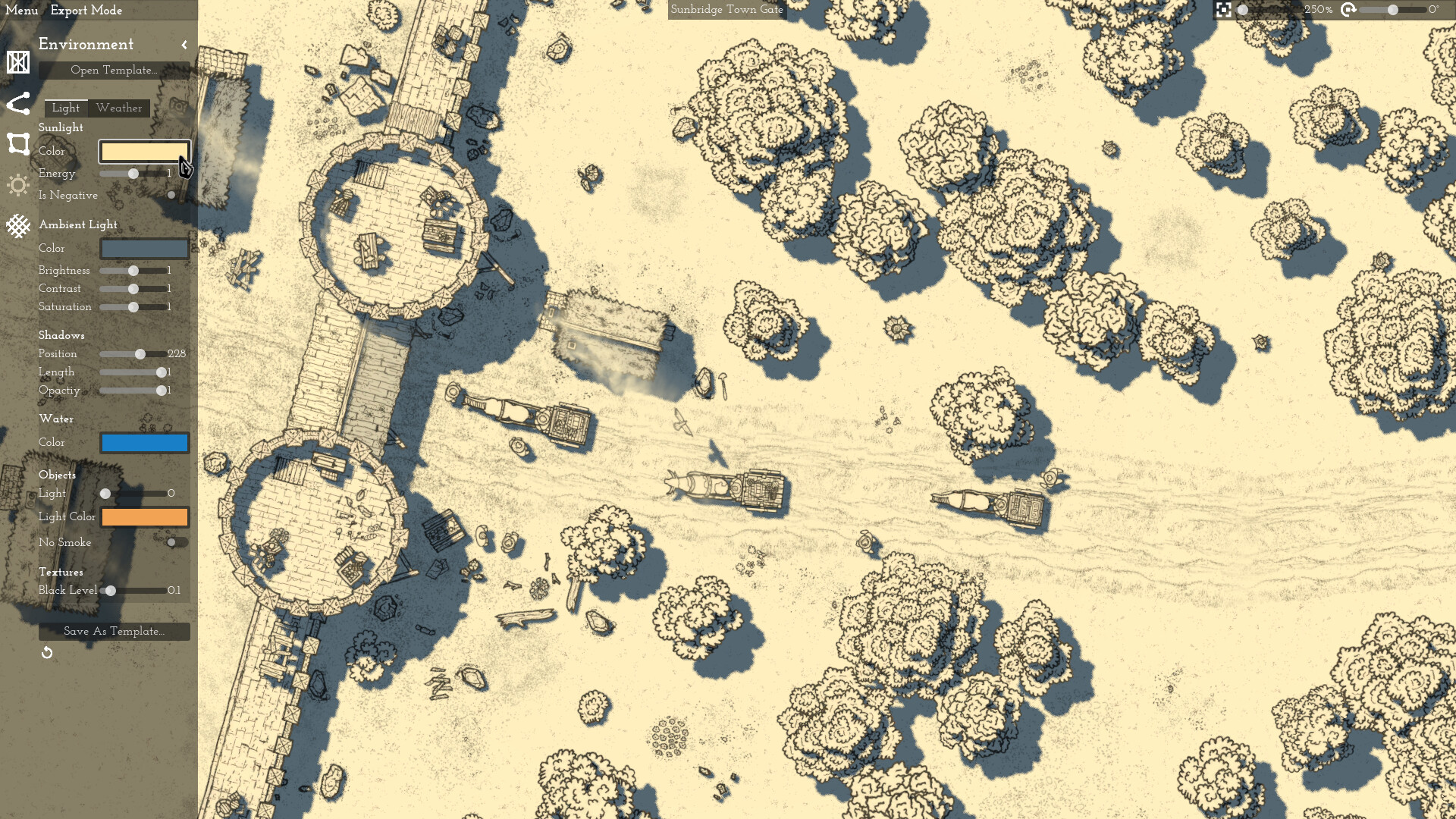Reset map rotation with the rotate icon
The image size is (1456, 819).
(1348, 11)
